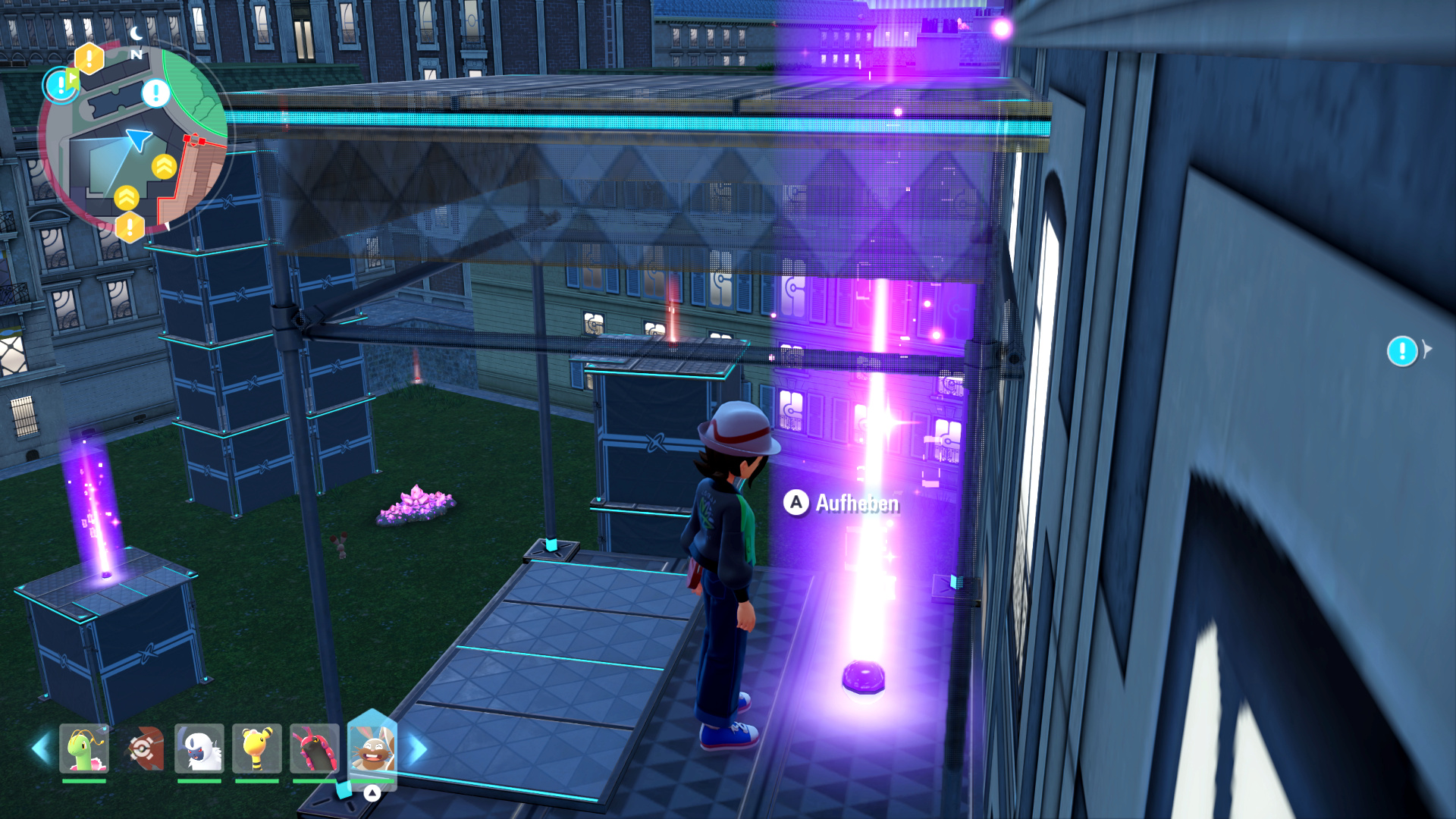The width and height of the screenshot is (1456, 819).
Task: Select Scolipede in the party bar
Action: [x=314, y=748]
